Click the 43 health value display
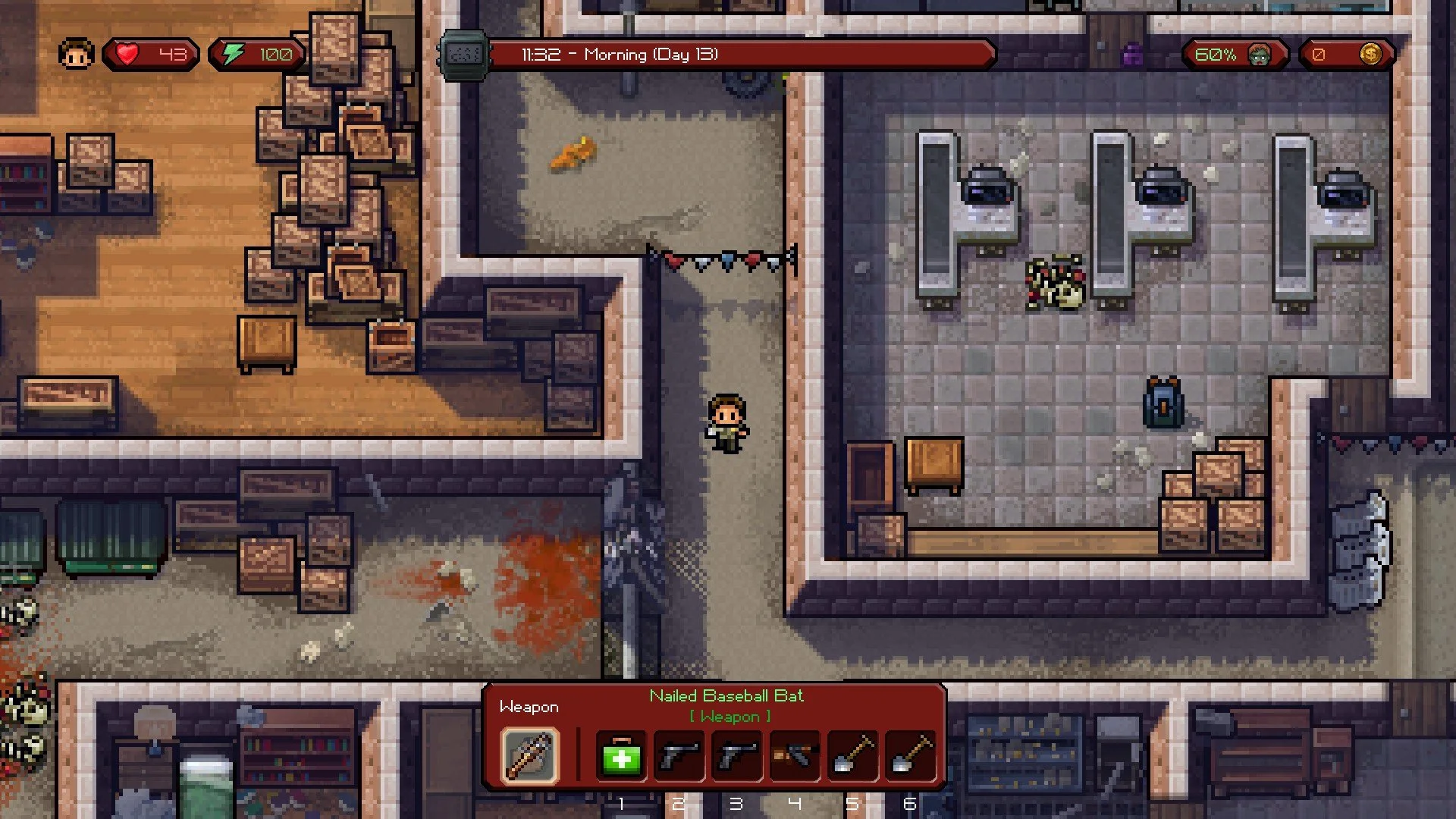The width and height of the screenshot is (1456, 819). coord(171,53)
